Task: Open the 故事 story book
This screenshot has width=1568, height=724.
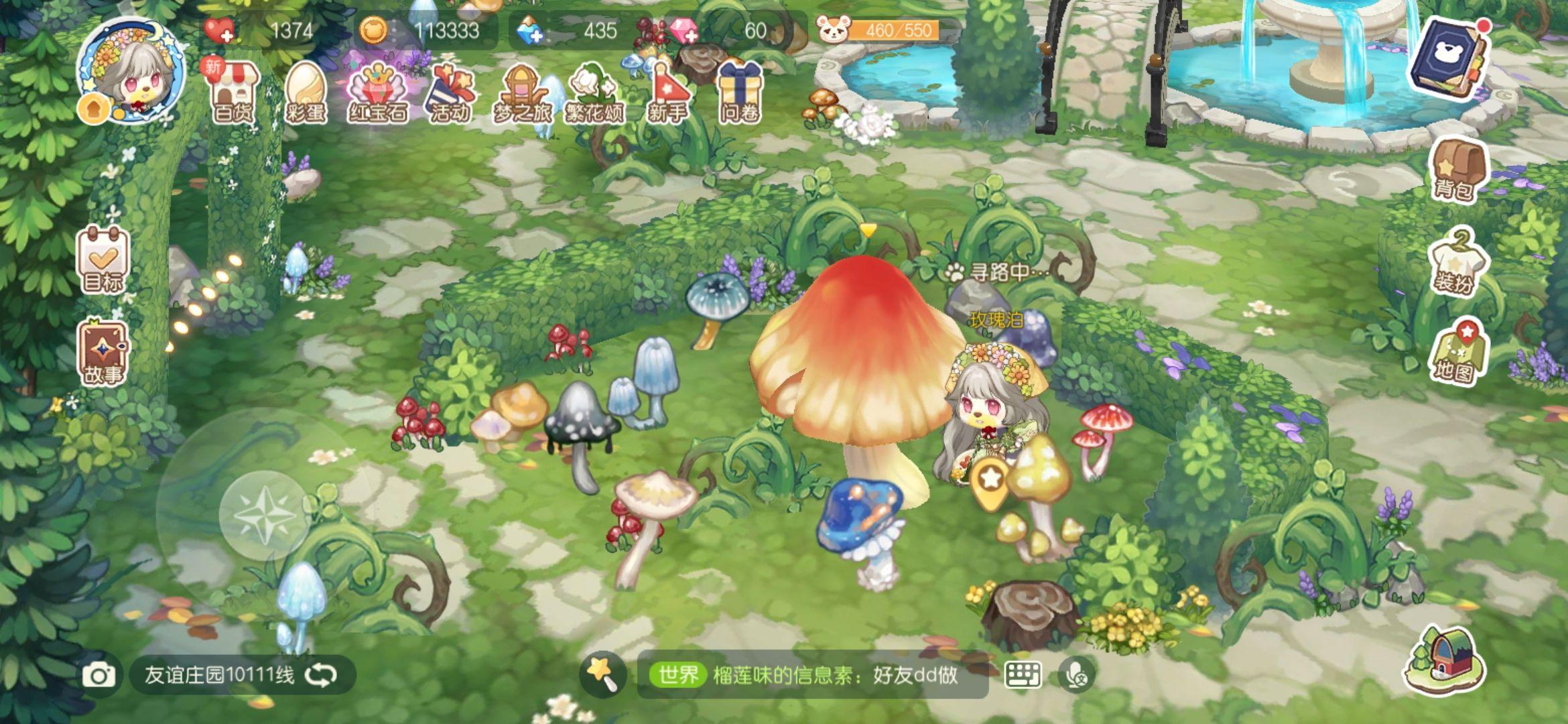Action: coord(103,353)
